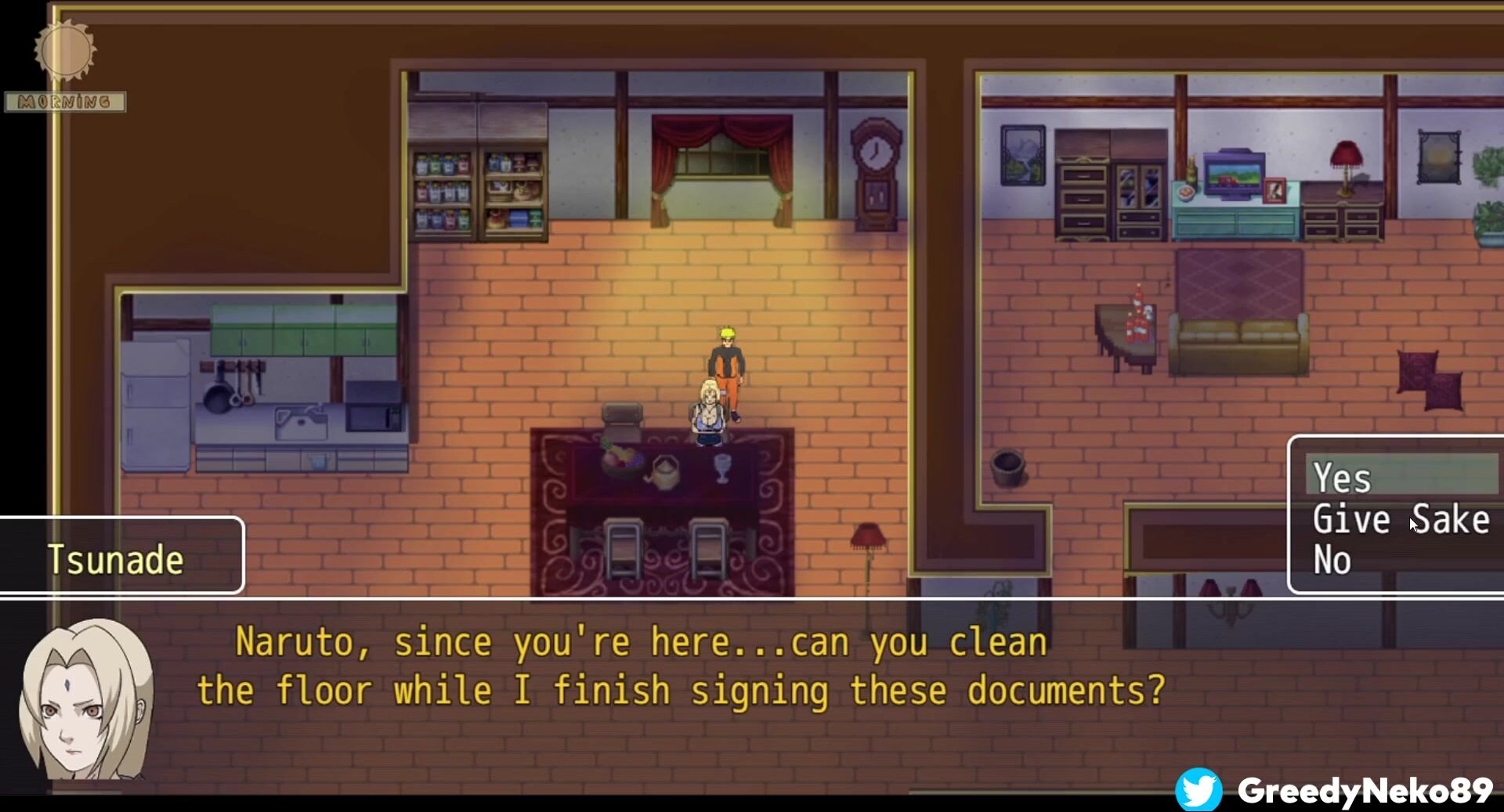Image resolution: width=1504 pixels, height=812 pixels.
Task: Decline by choosing No
Action: pos(1332,561)
